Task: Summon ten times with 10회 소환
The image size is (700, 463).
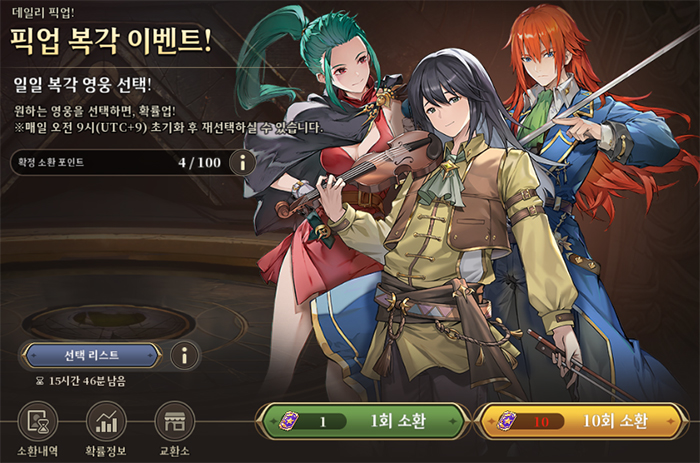Action: click(x=582, y=422)
